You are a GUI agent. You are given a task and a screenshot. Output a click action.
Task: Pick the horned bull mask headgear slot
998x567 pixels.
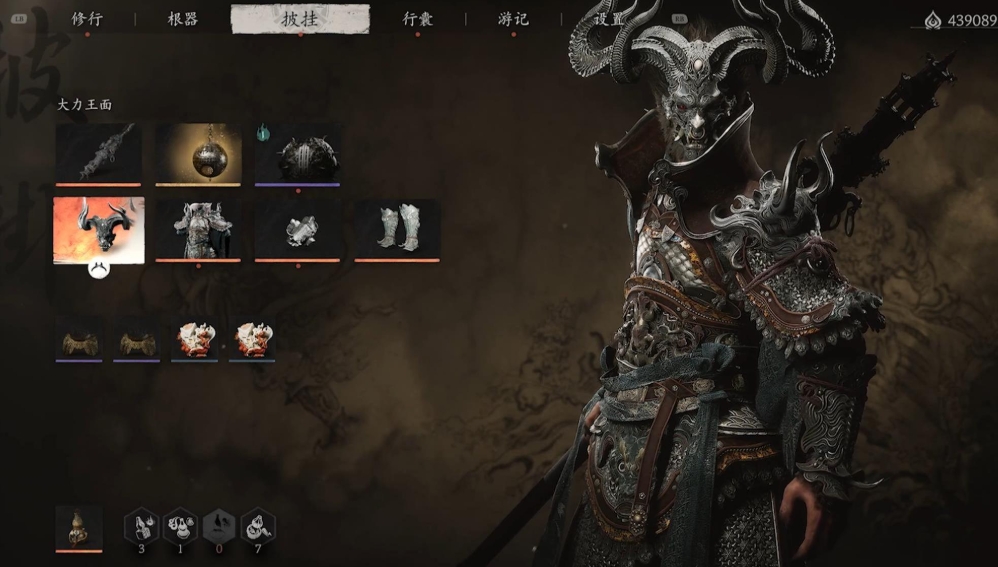click(98, 229)
